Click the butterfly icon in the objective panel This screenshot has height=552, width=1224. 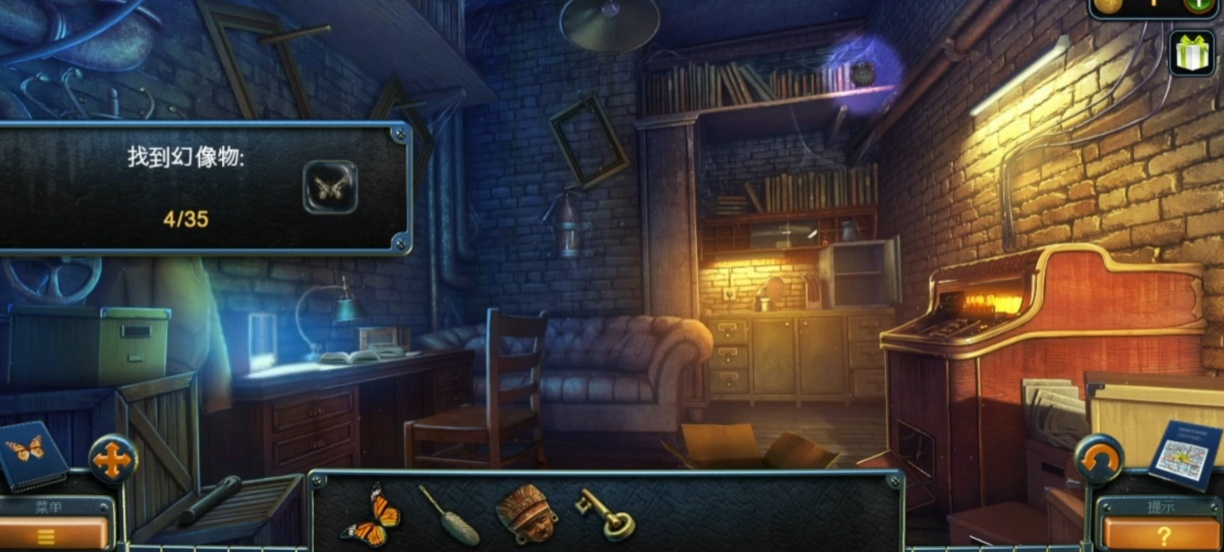(x=329, y=187)
